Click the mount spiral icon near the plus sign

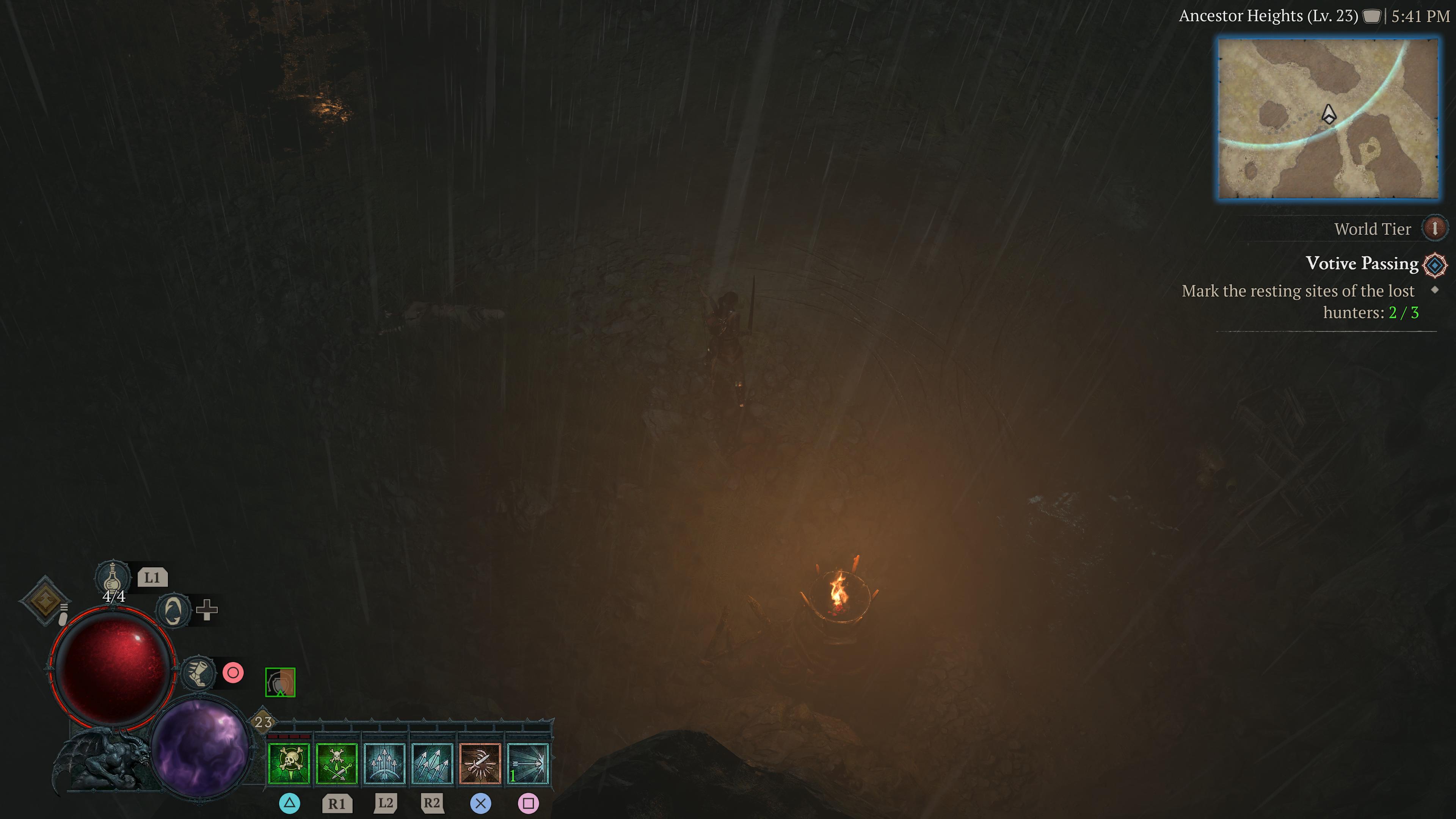tap(174, 611)
